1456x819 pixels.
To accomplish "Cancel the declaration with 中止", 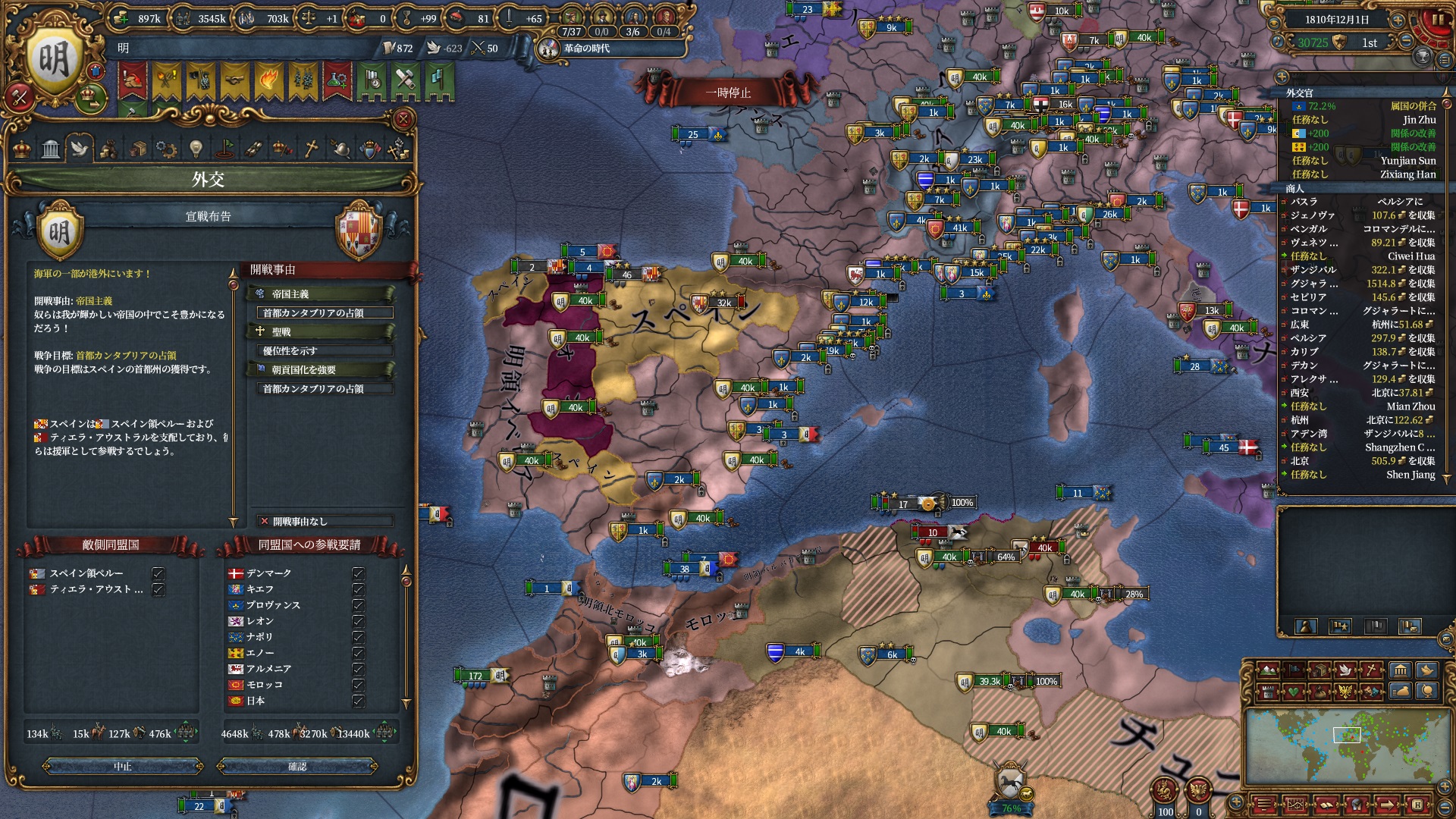I will [x=123, y=767].
